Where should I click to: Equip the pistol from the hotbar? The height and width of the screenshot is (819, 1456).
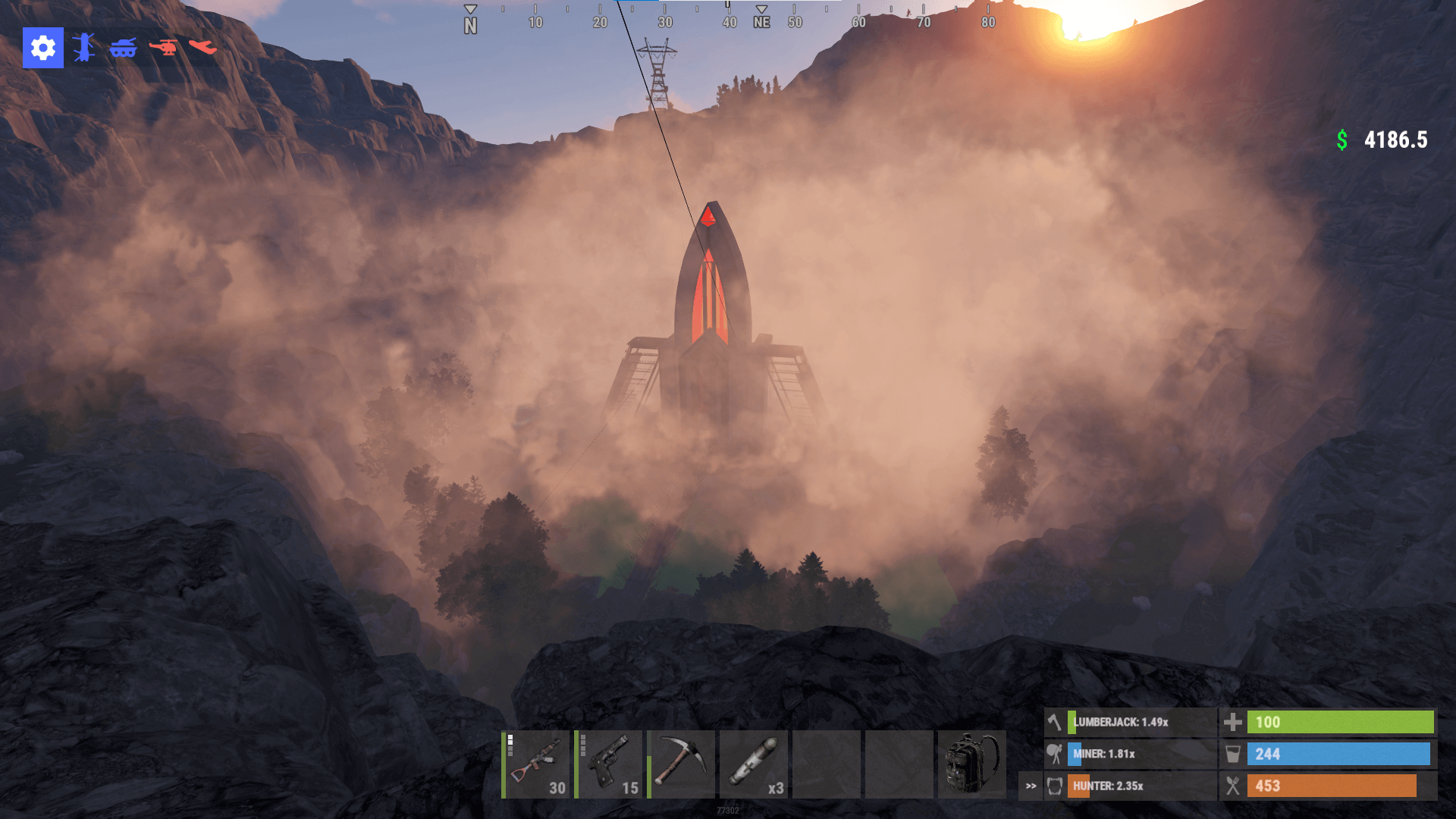click(609, 764)
